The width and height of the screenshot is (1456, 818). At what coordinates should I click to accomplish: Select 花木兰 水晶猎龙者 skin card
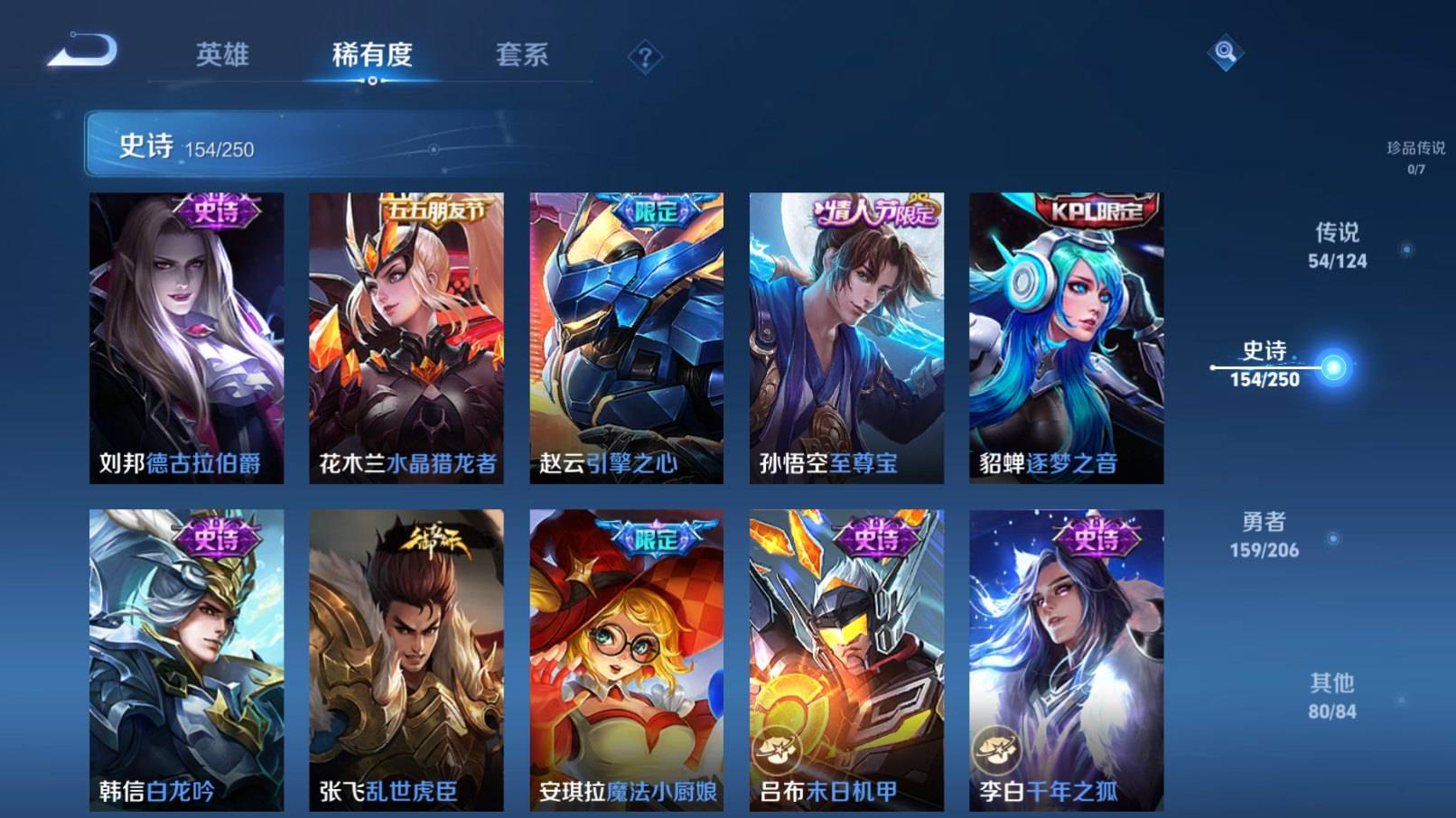[406, 338]
